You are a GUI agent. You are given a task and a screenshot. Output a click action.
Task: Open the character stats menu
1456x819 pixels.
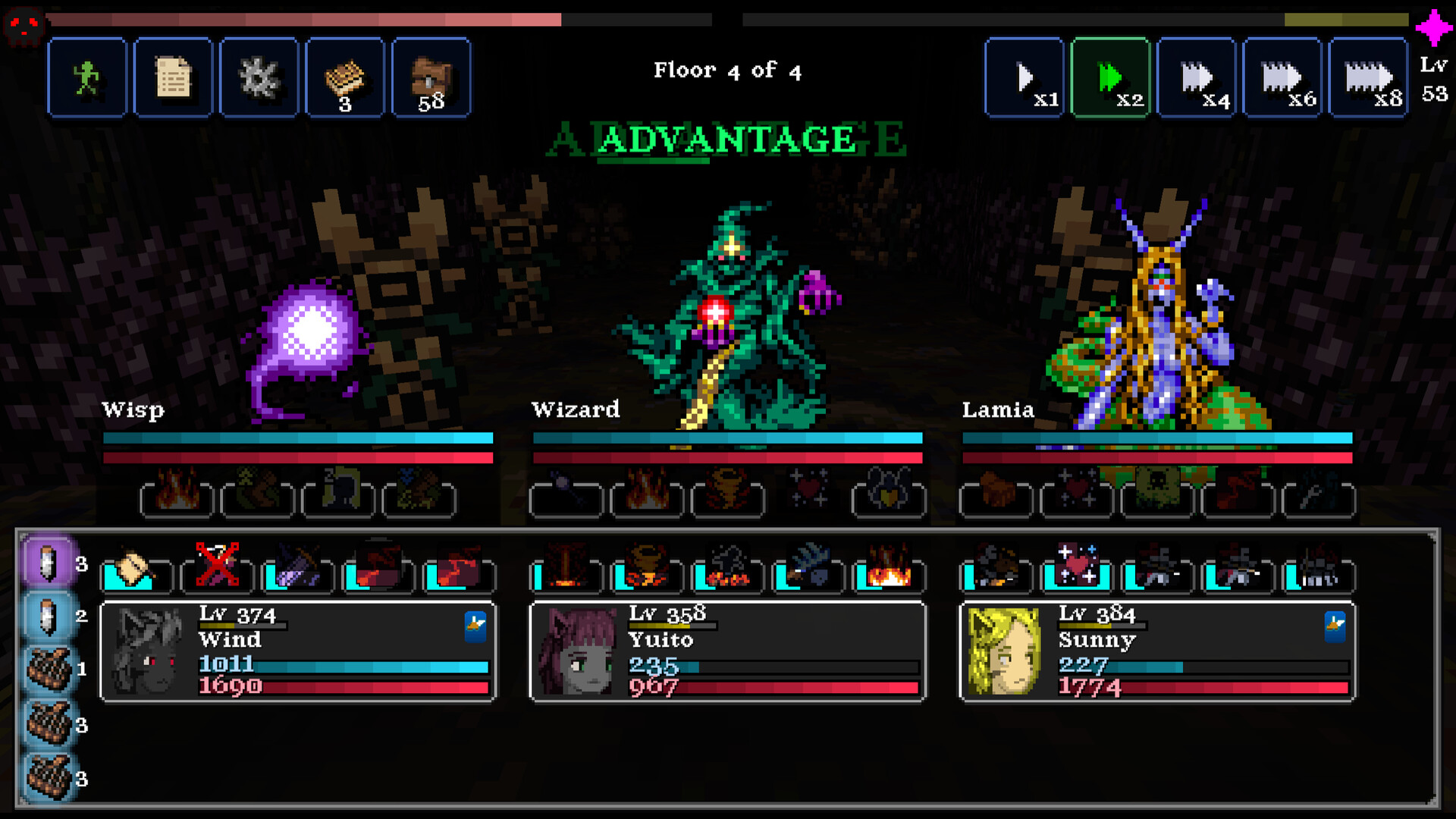coord(86,78)
